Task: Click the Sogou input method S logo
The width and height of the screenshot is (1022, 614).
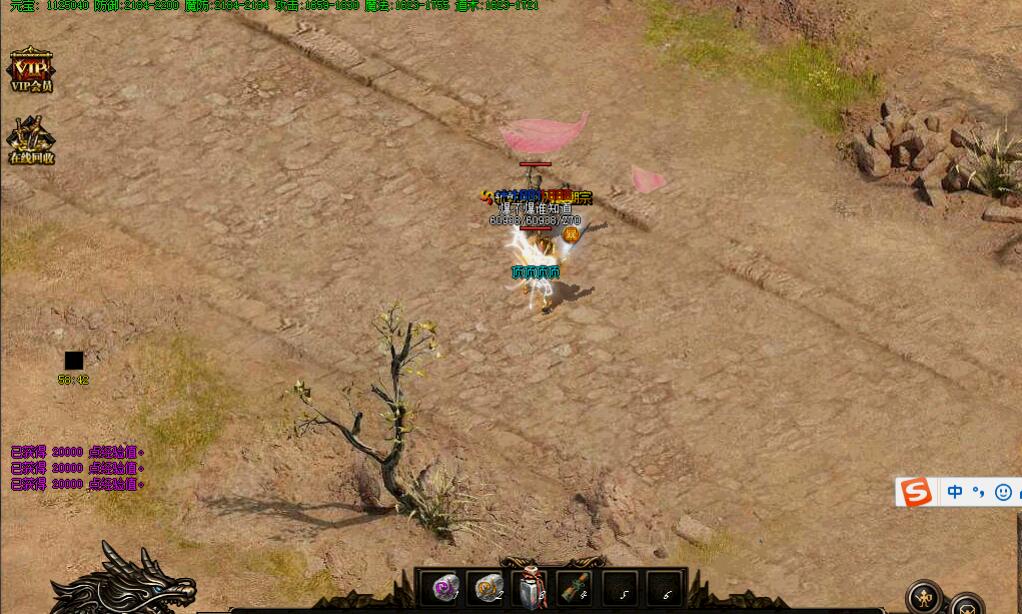Action: [916, 492]
